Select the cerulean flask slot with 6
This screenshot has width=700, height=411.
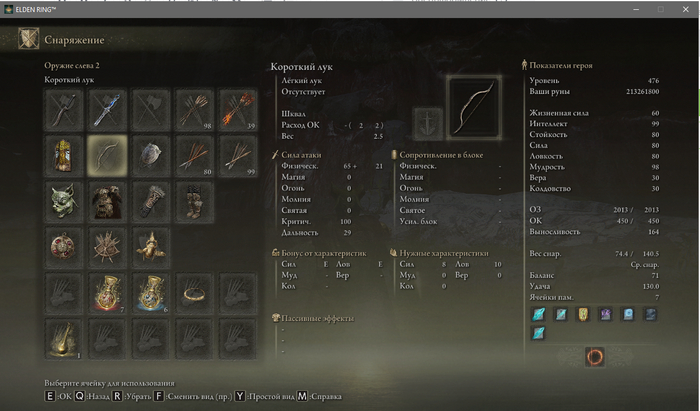(150, 291)
